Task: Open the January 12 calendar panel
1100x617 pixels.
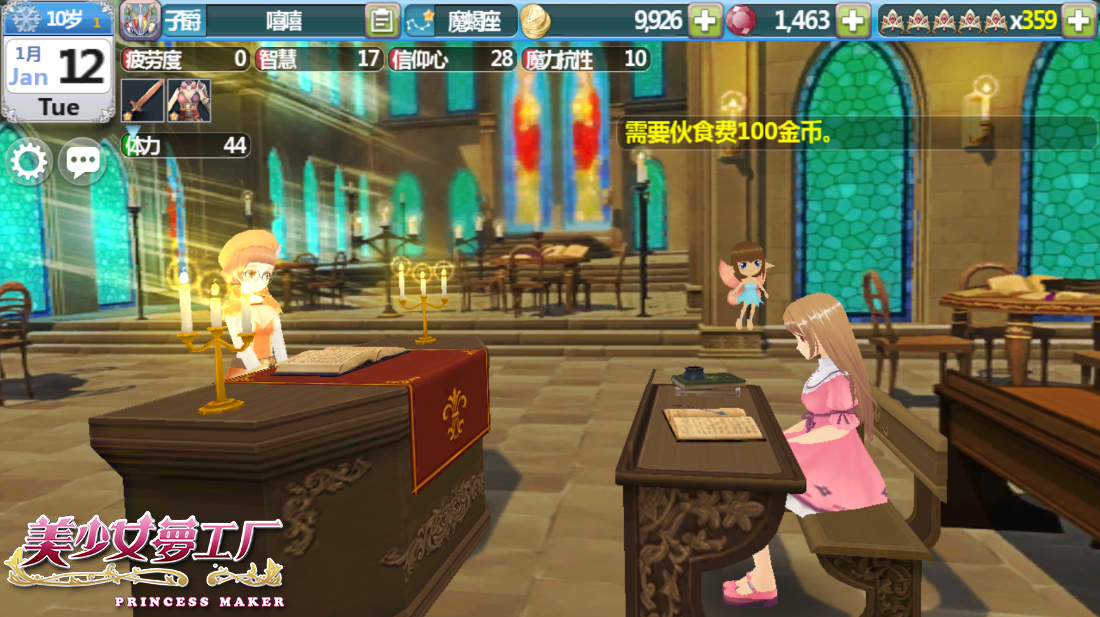Action: [x=58, y=77]
